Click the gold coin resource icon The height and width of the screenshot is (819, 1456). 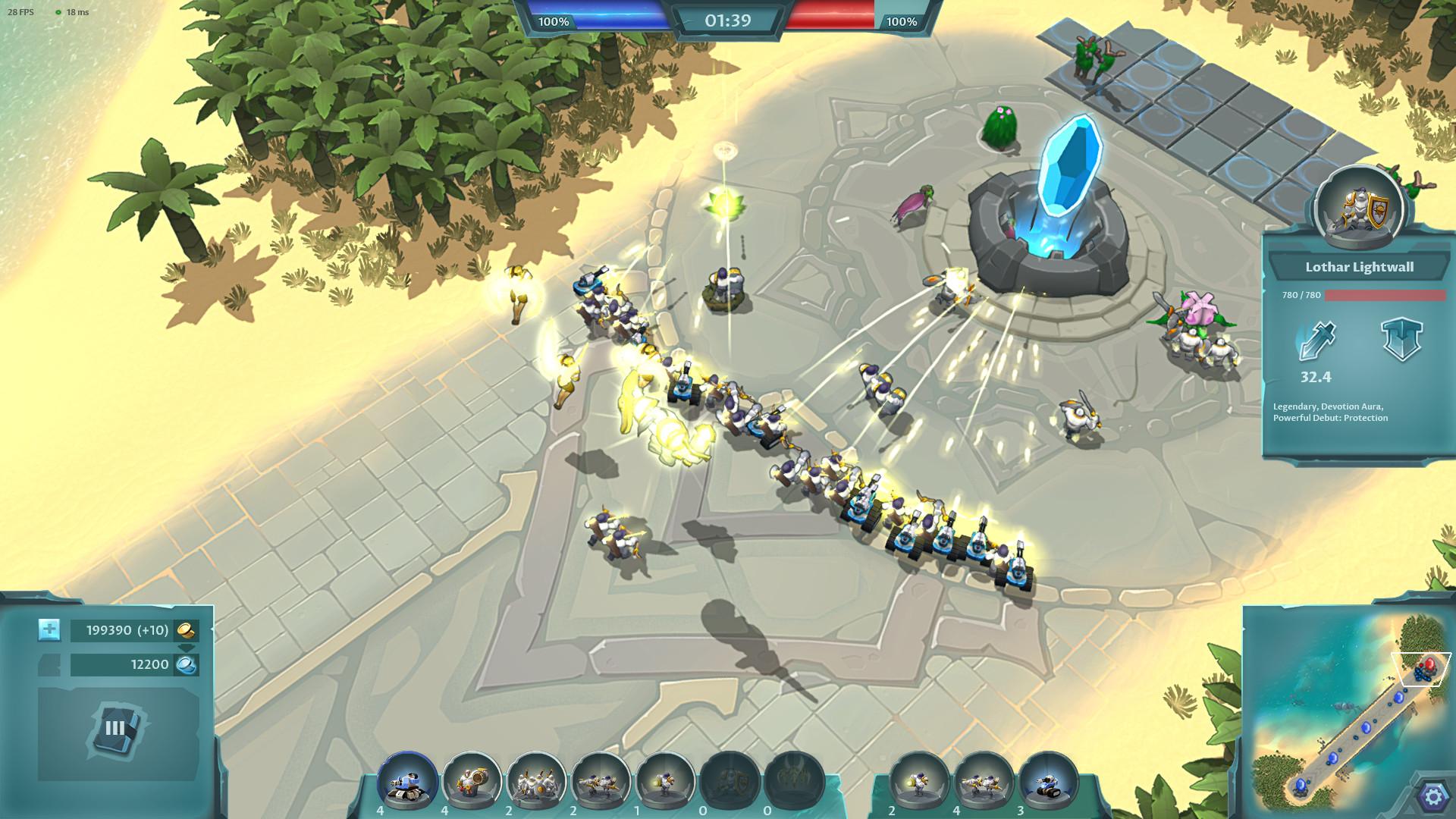point(187,630)
